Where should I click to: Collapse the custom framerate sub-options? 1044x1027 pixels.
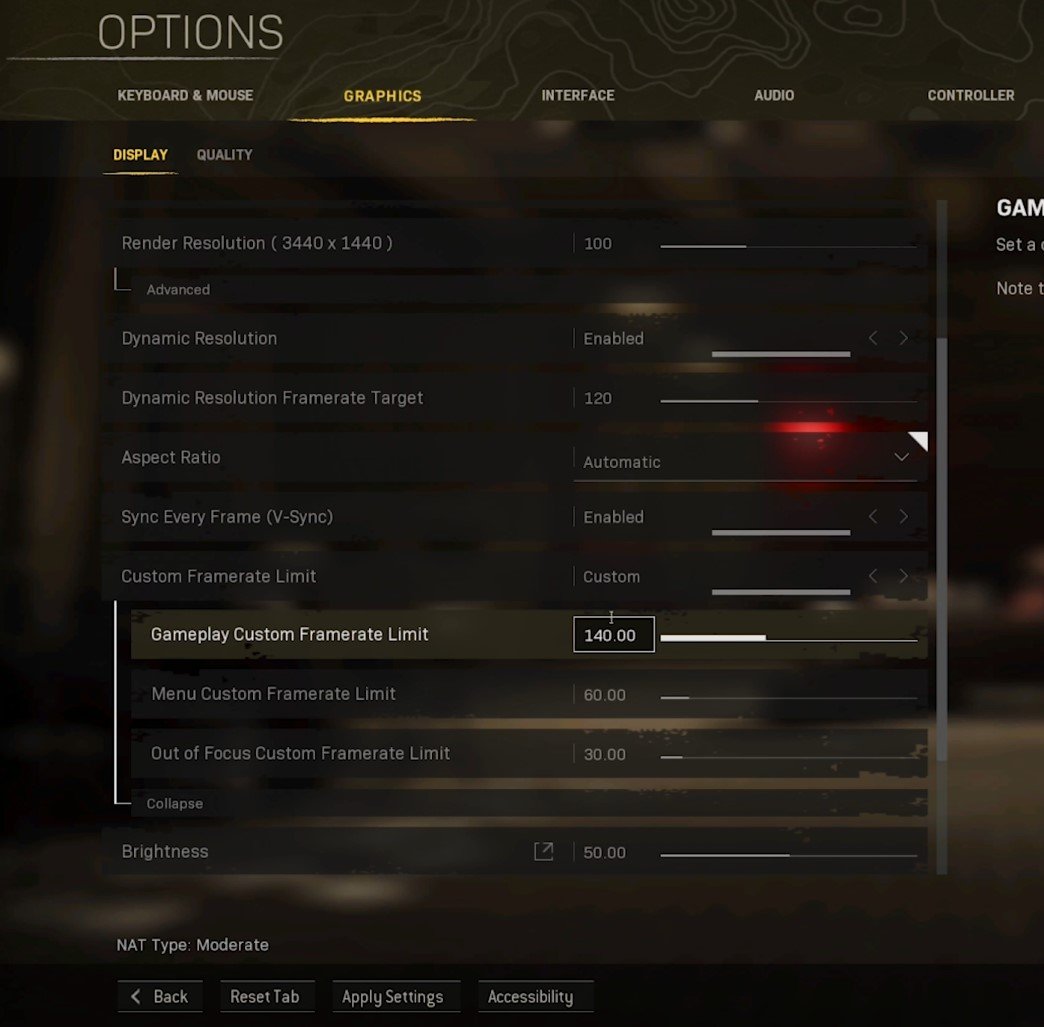(174, 804)
